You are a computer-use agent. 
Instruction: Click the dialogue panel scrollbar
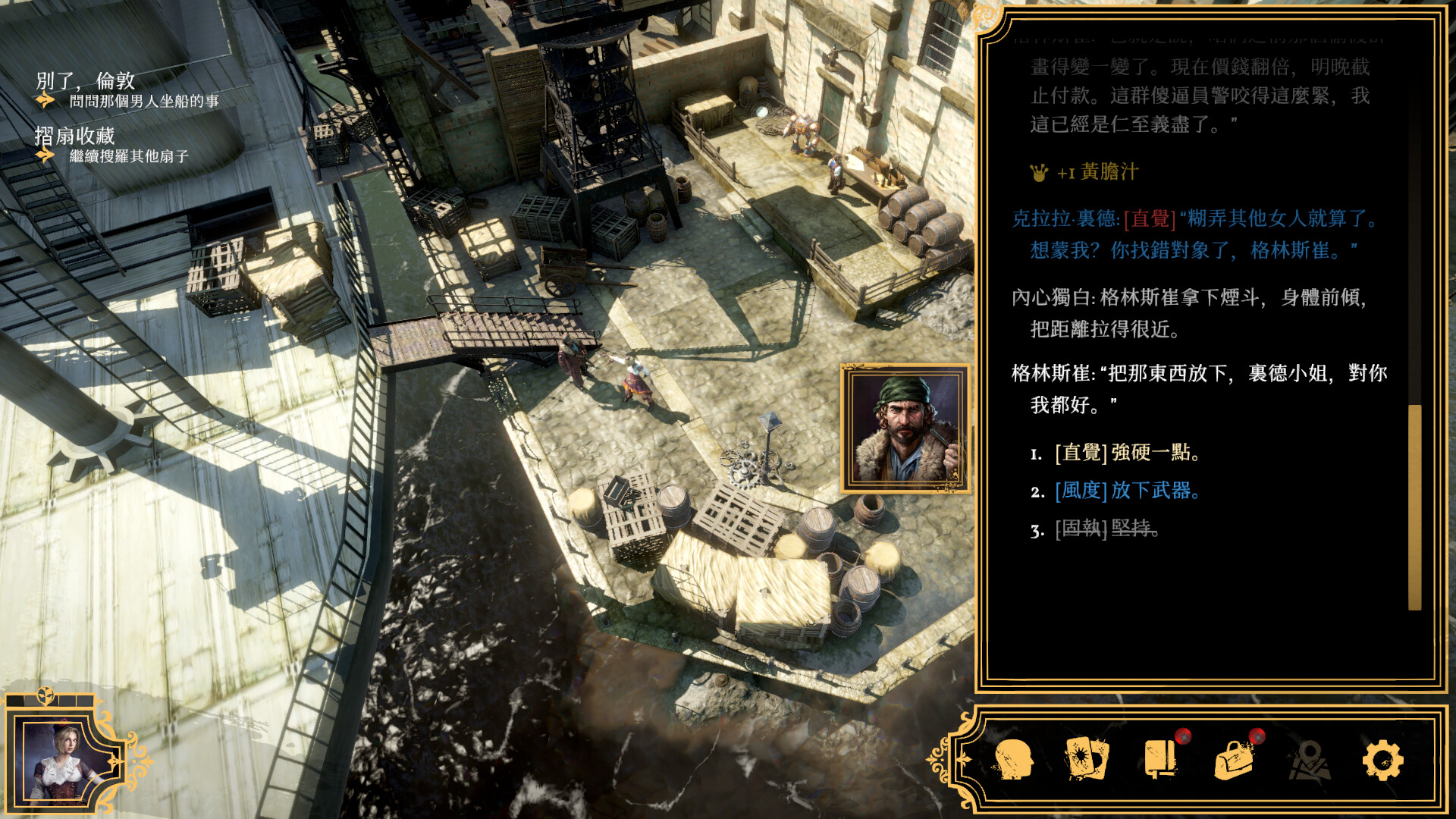(1414, 507)
